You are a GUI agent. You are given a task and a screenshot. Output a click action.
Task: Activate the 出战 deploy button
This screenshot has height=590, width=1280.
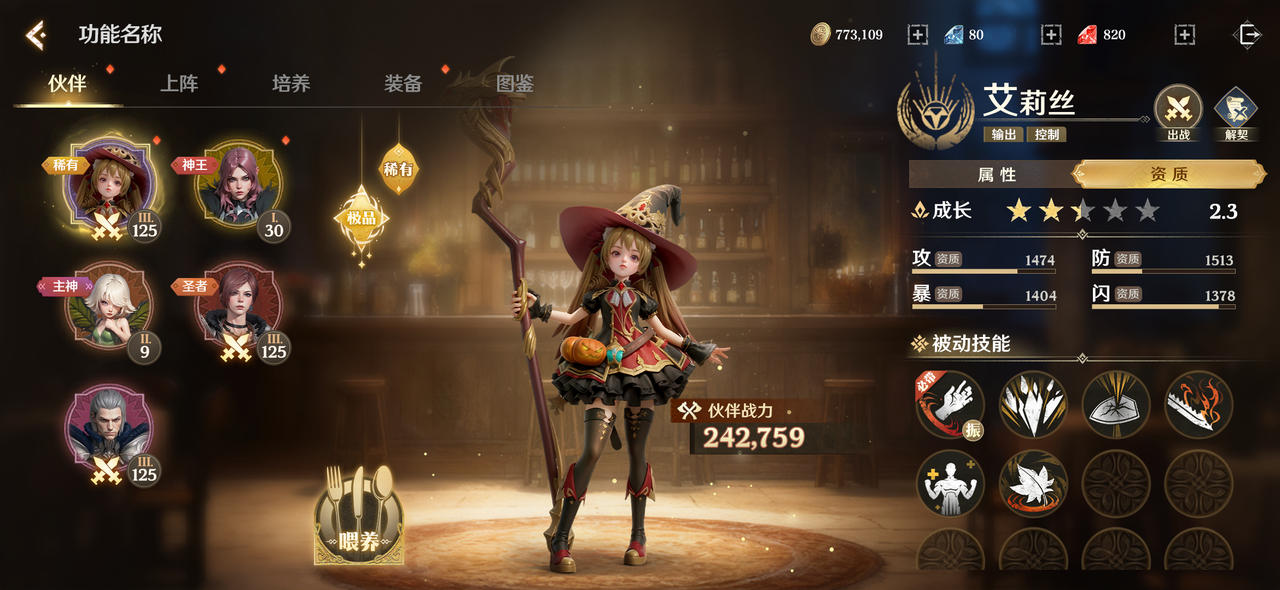tap(1178, 110)
